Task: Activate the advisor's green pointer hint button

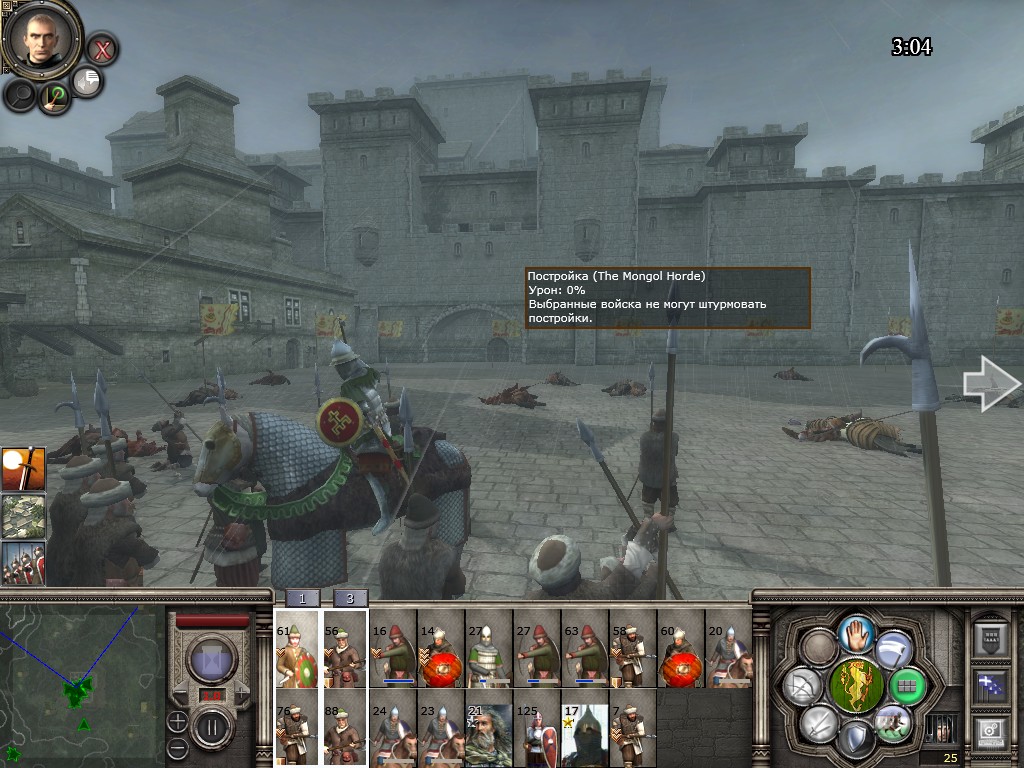Action: click(55, 97)
